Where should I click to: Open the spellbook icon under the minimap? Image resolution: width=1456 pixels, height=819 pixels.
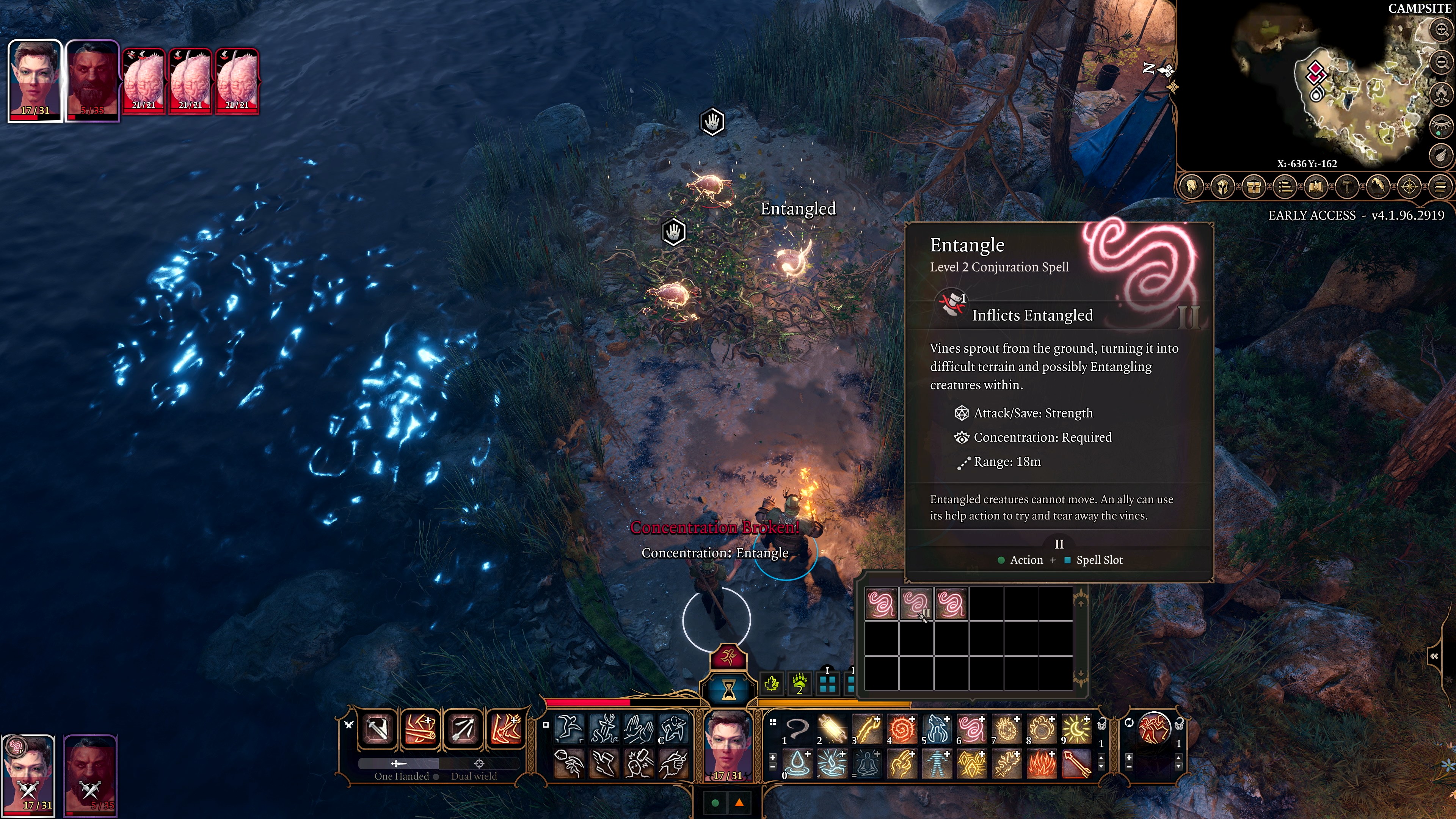point(1316,187)
